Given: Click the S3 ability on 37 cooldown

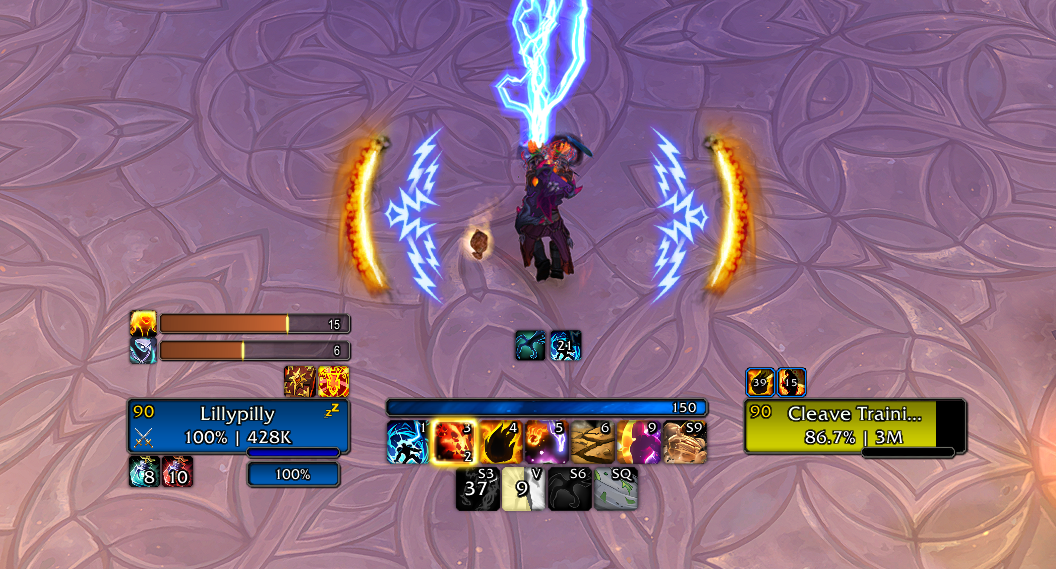Looking at the screenshot, I should coord(477,489).
